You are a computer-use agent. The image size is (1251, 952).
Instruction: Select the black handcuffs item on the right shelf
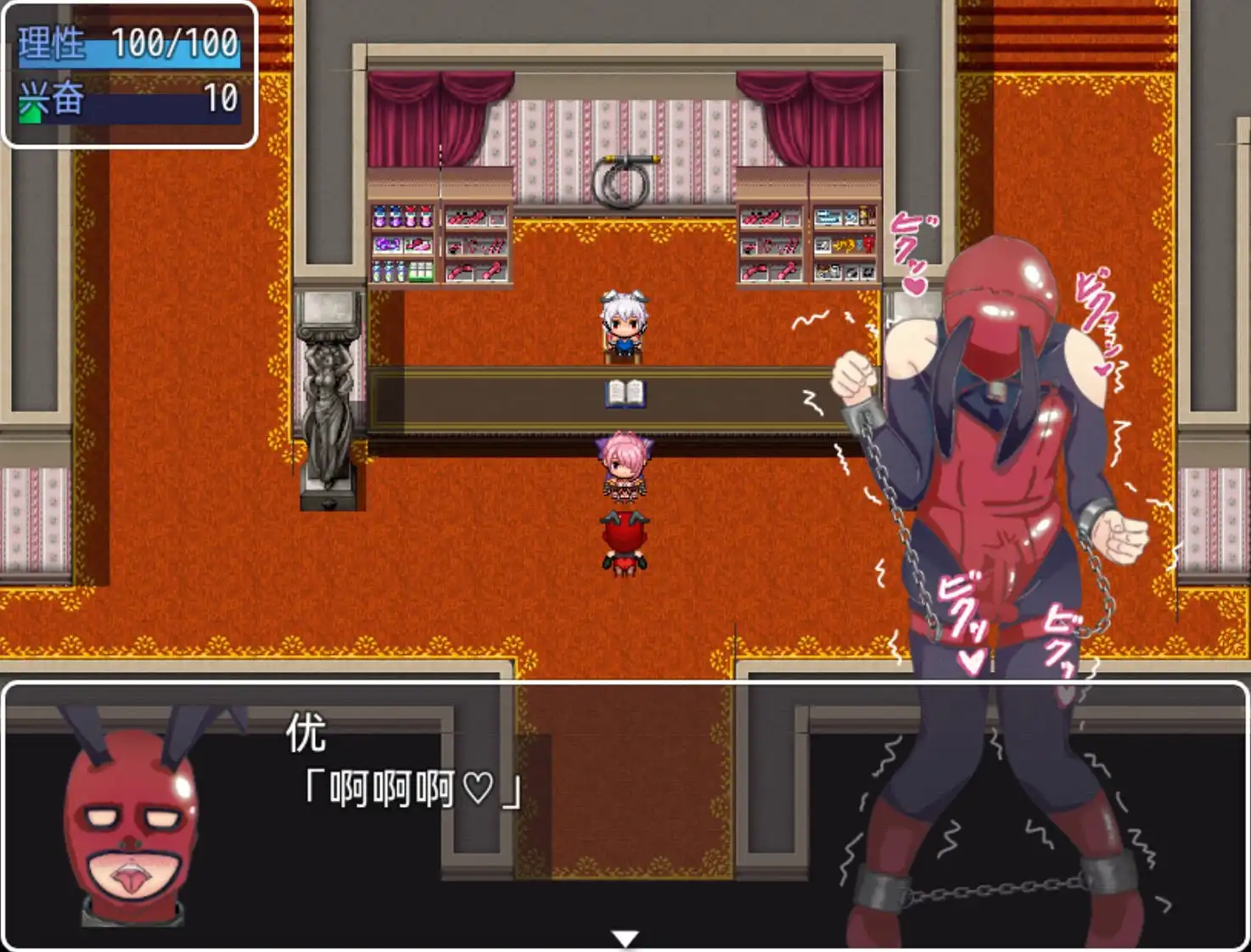click(x=859, y=272)
